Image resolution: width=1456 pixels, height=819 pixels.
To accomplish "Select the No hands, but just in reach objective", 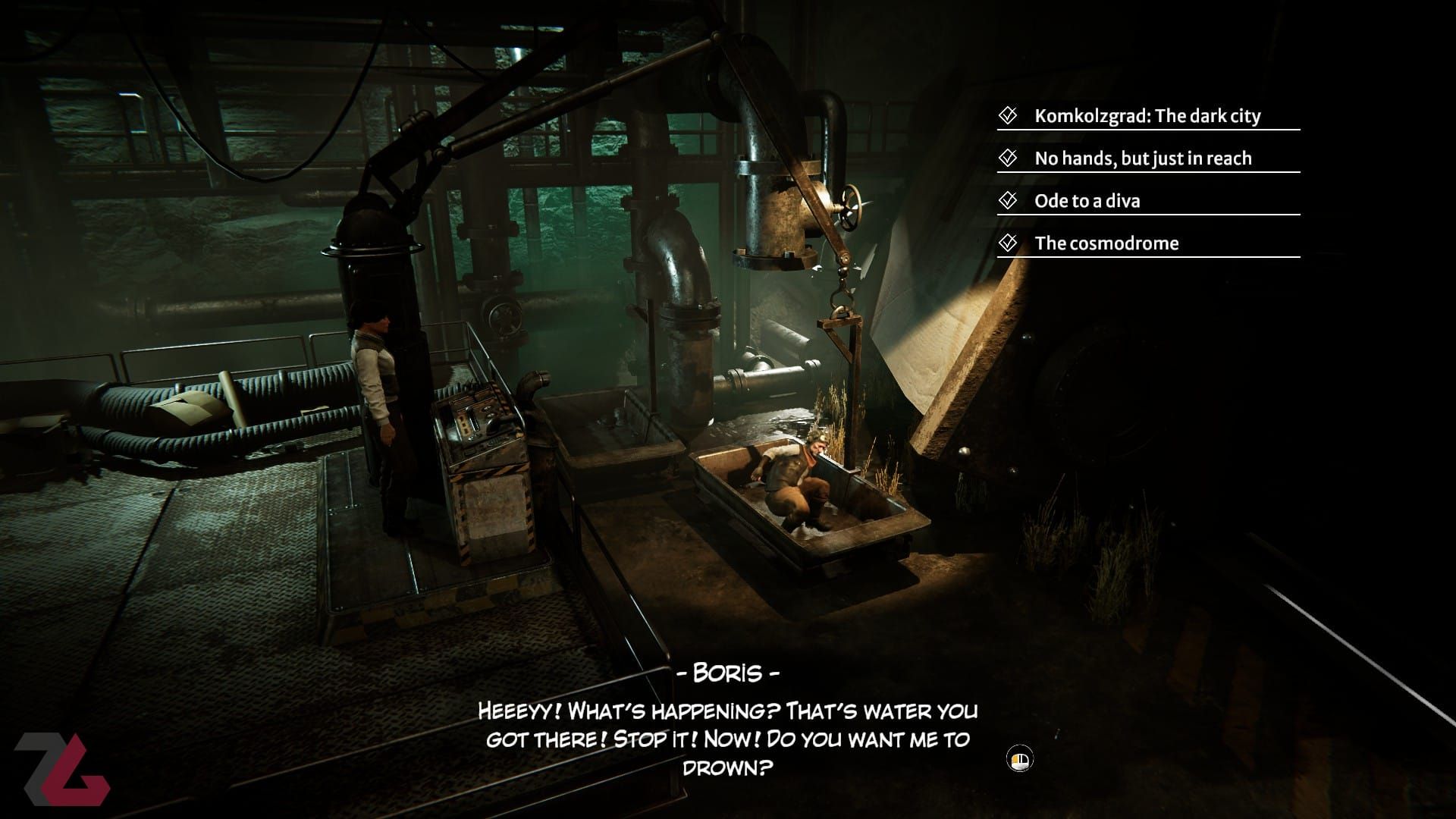I will pos(1144,158).
